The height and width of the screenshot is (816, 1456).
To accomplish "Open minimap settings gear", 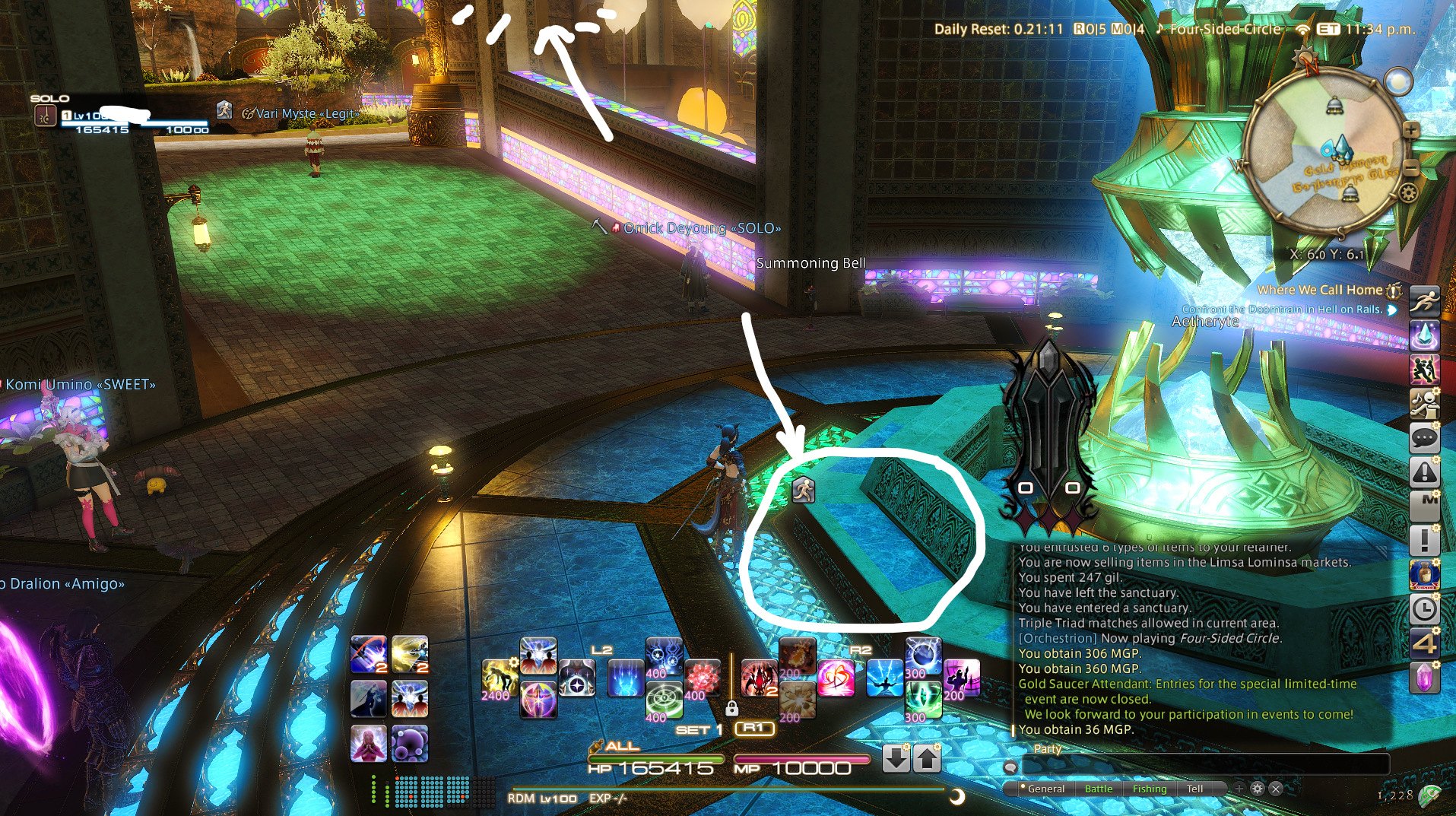I will click(1408, 192).
